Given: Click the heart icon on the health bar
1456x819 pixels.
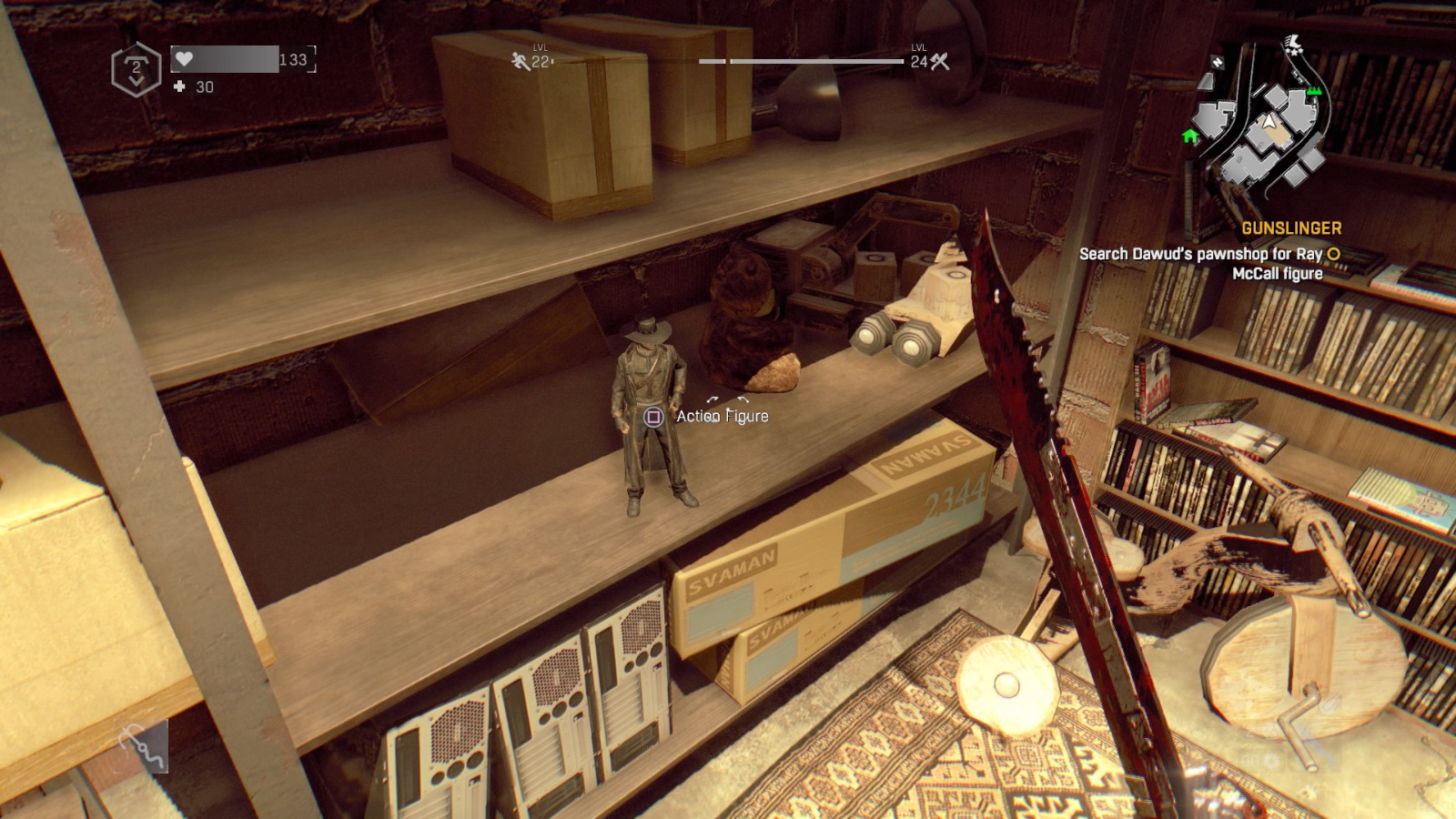Looking at the screenshot, I should coord(185,58).
